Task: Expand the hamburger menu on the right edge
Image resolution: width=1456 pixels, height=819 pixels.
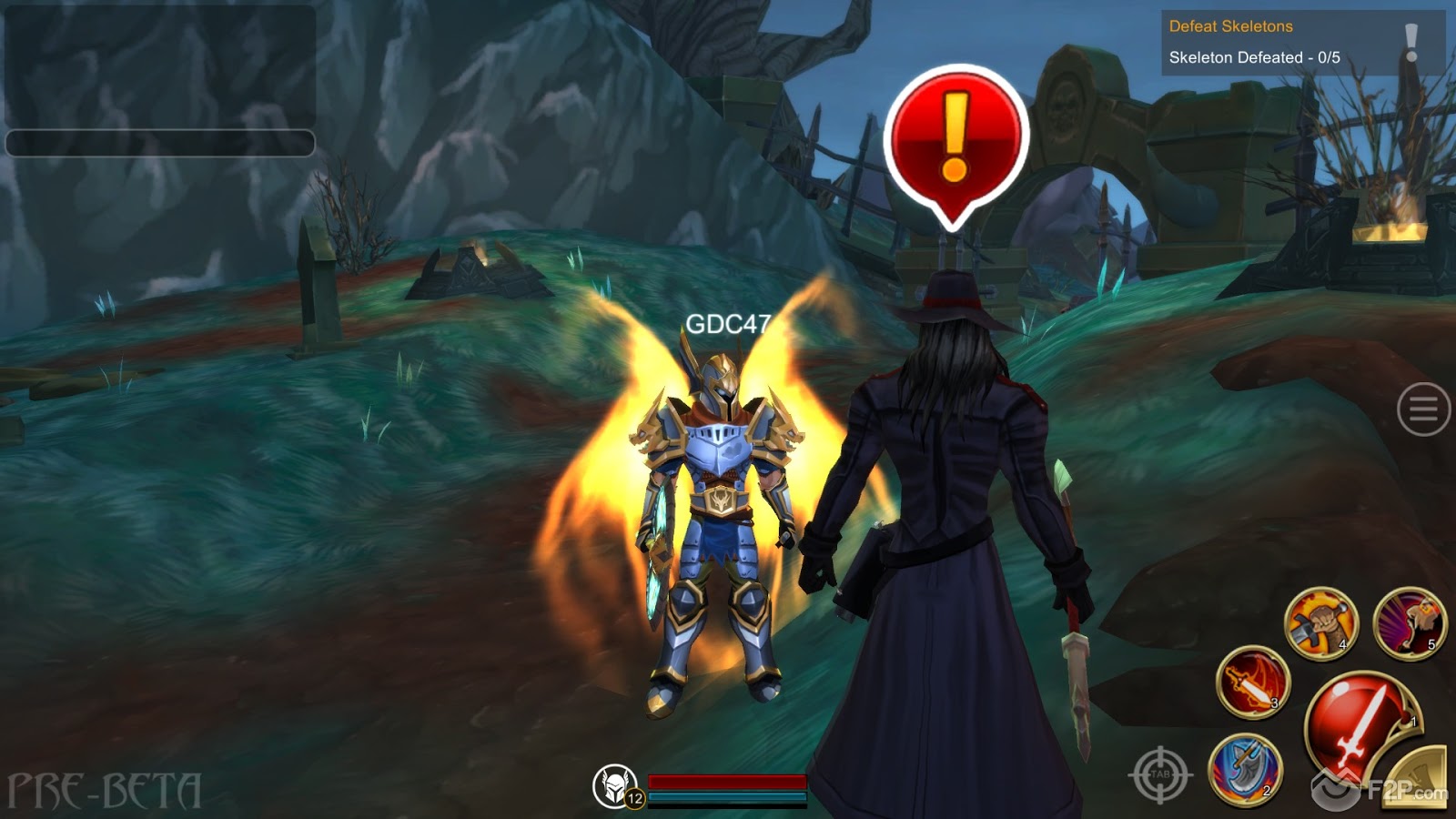Action: (x=1422, y=409)
